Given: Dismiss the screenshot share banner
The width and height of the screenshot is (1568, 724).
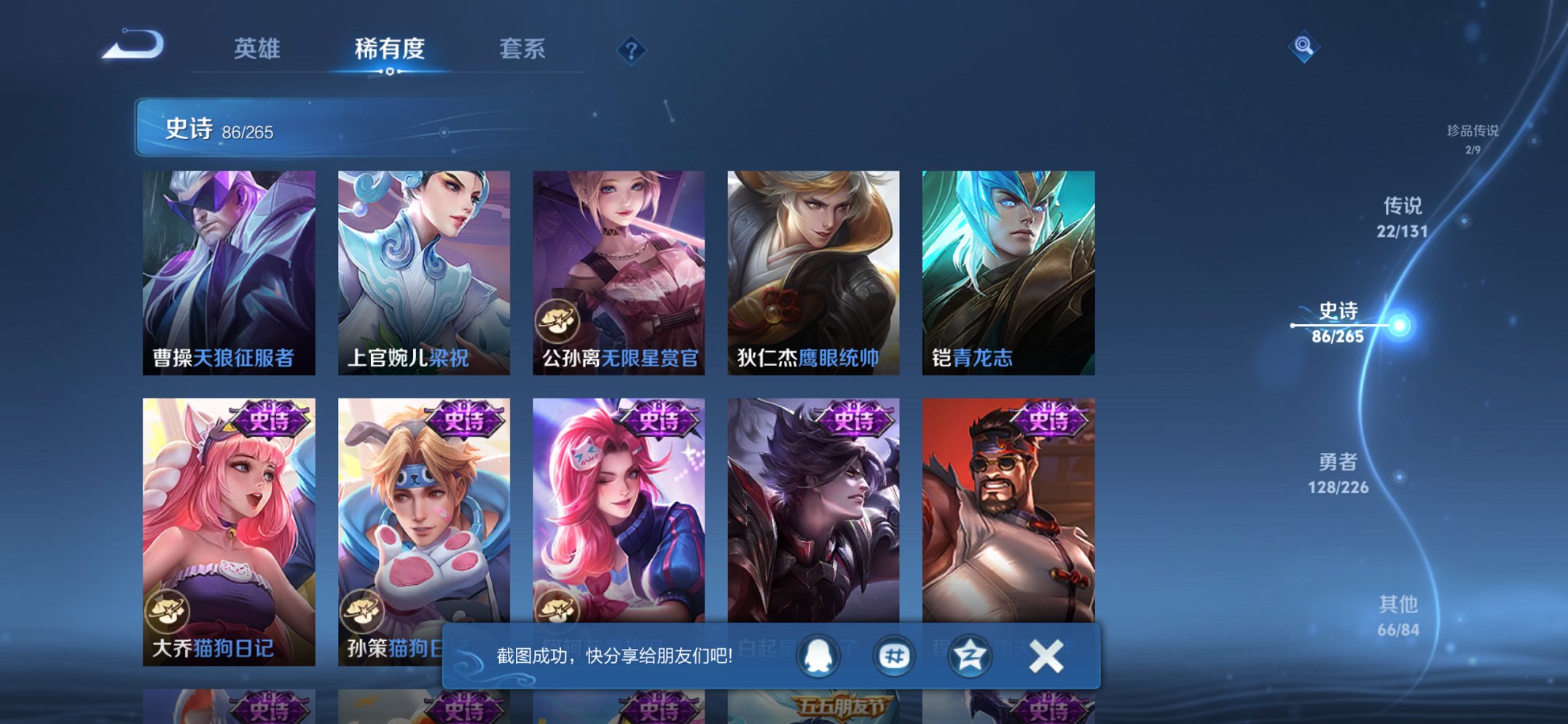Looking at the screenshot, I should coord(1045,655).
